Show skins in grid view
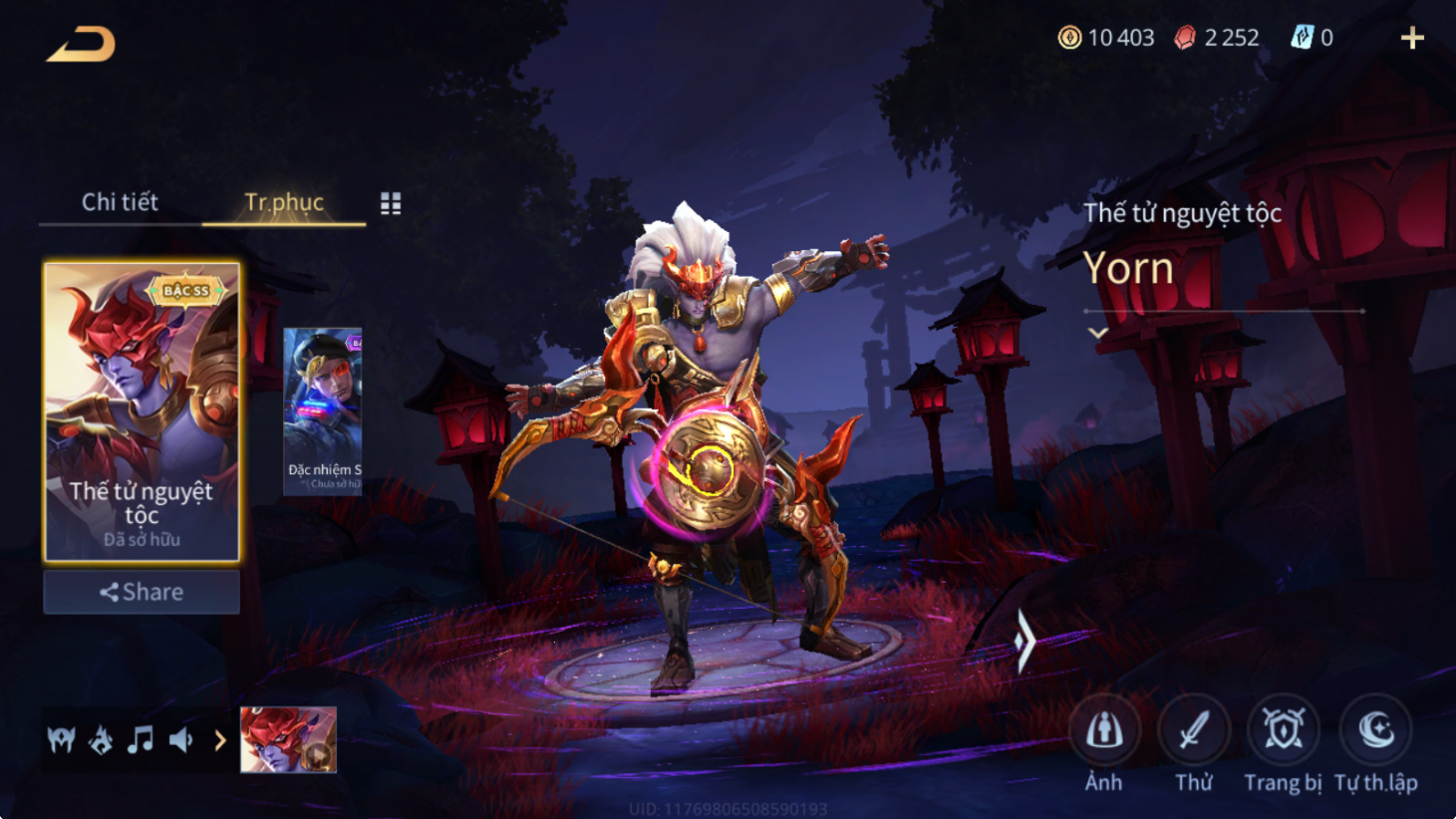Screen dimensions: 1456x819 click(391, 204)
